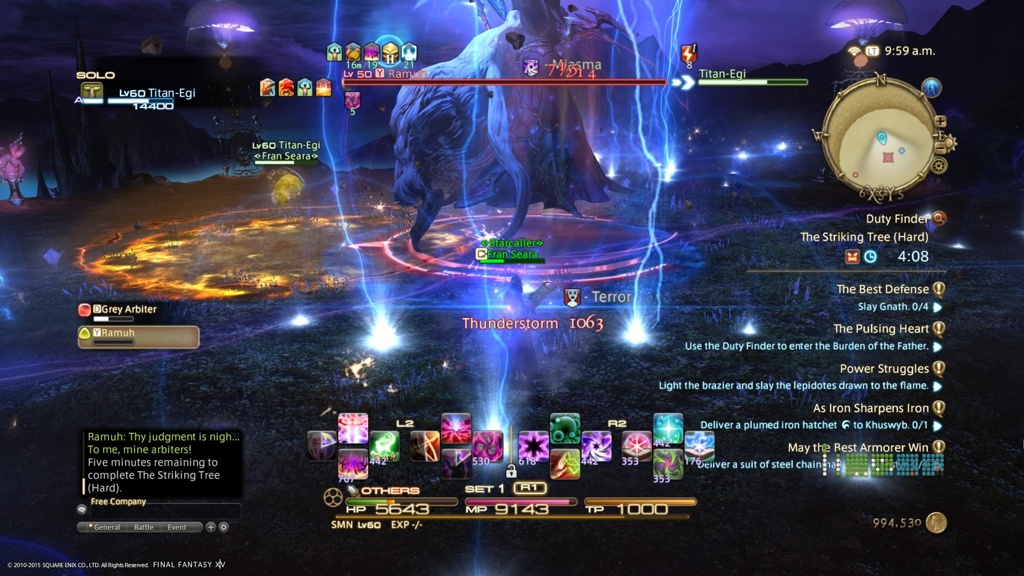Open minimap settings gear
Image resolution: width=1024 pixels, height=576 pixels.
(939, 165)
